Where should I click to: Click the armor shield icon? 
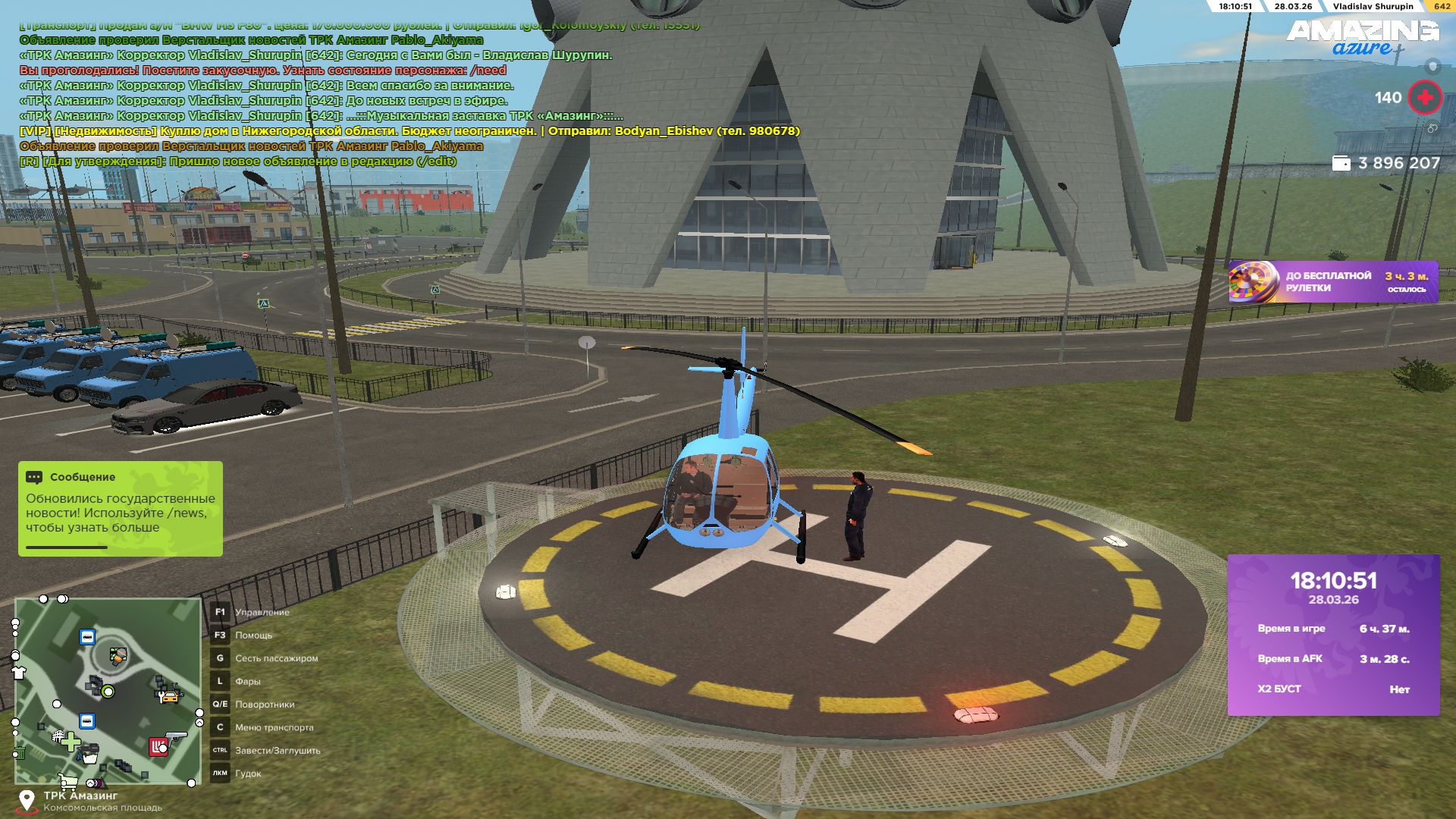(x=1432, y=66)
